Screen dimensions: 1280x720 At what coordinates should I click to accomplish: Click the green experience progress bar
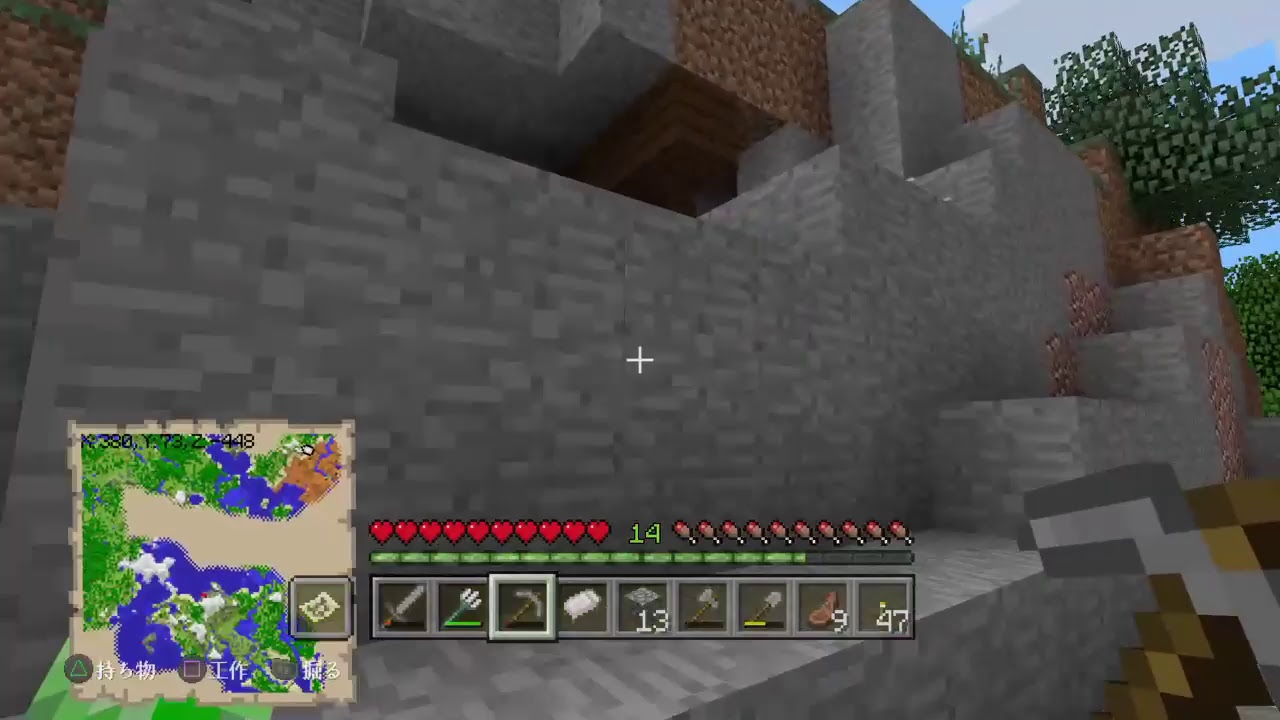click(640, 558)
